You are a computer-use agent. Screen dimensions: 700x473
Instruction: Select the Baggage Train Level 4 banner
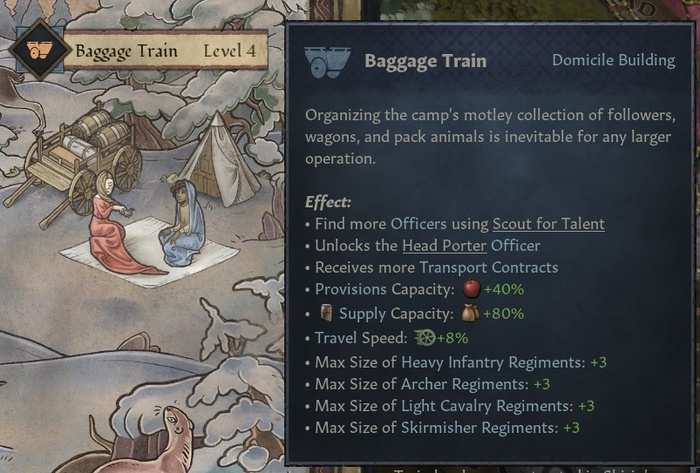[165, 50]
